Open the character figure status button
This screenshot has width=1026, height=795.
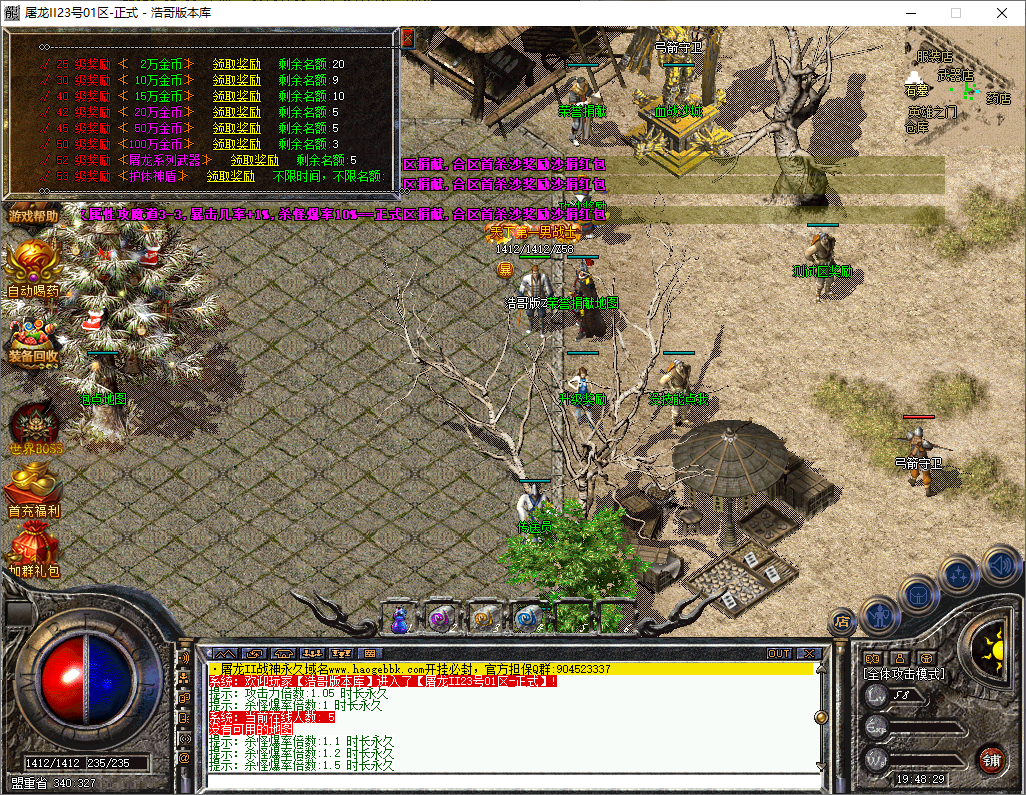click(x=879, y=613)
